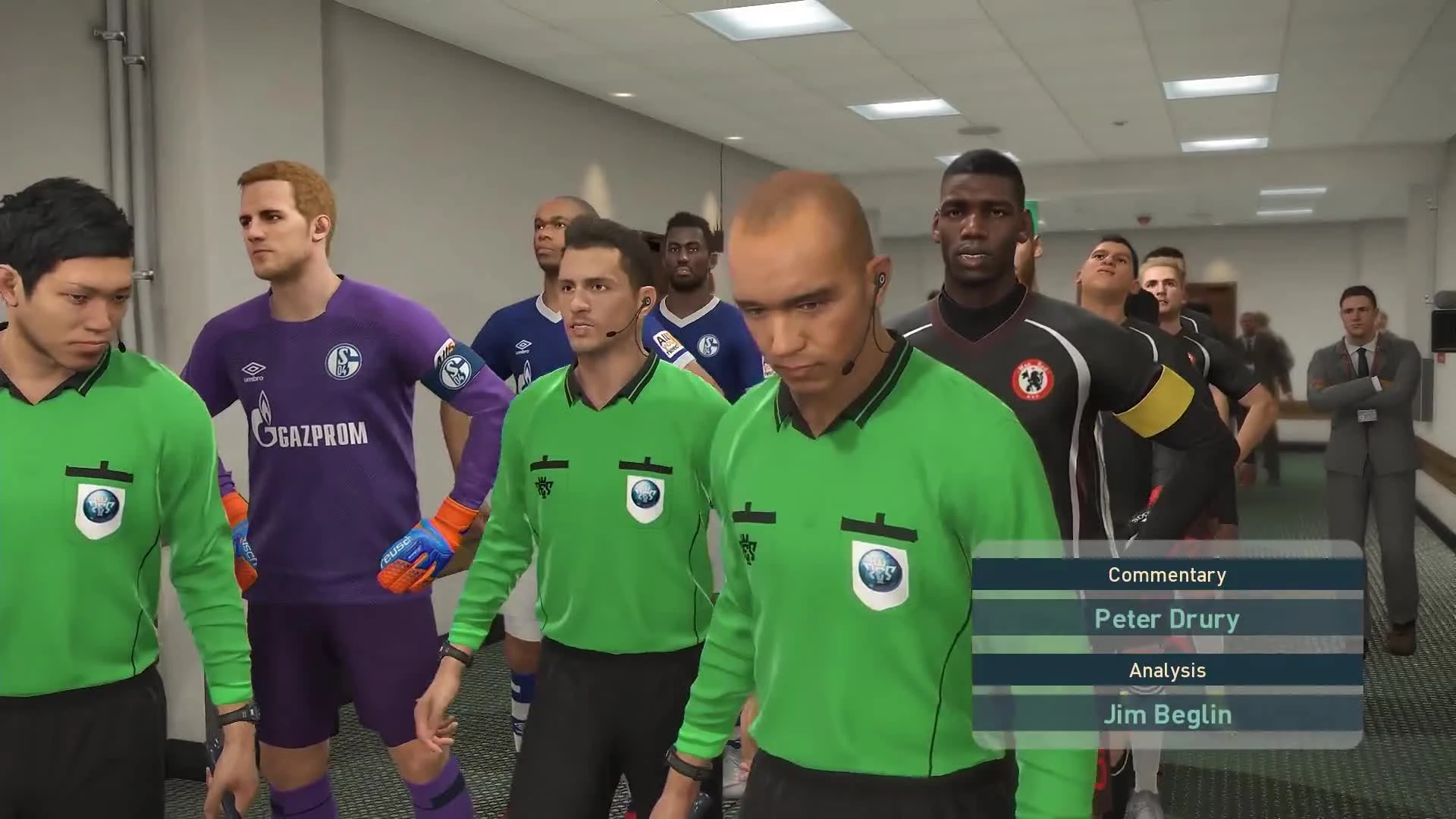Open the Peter Drury selection entry
Screen dimensions: 1456x819
(x=1168, y=619)
